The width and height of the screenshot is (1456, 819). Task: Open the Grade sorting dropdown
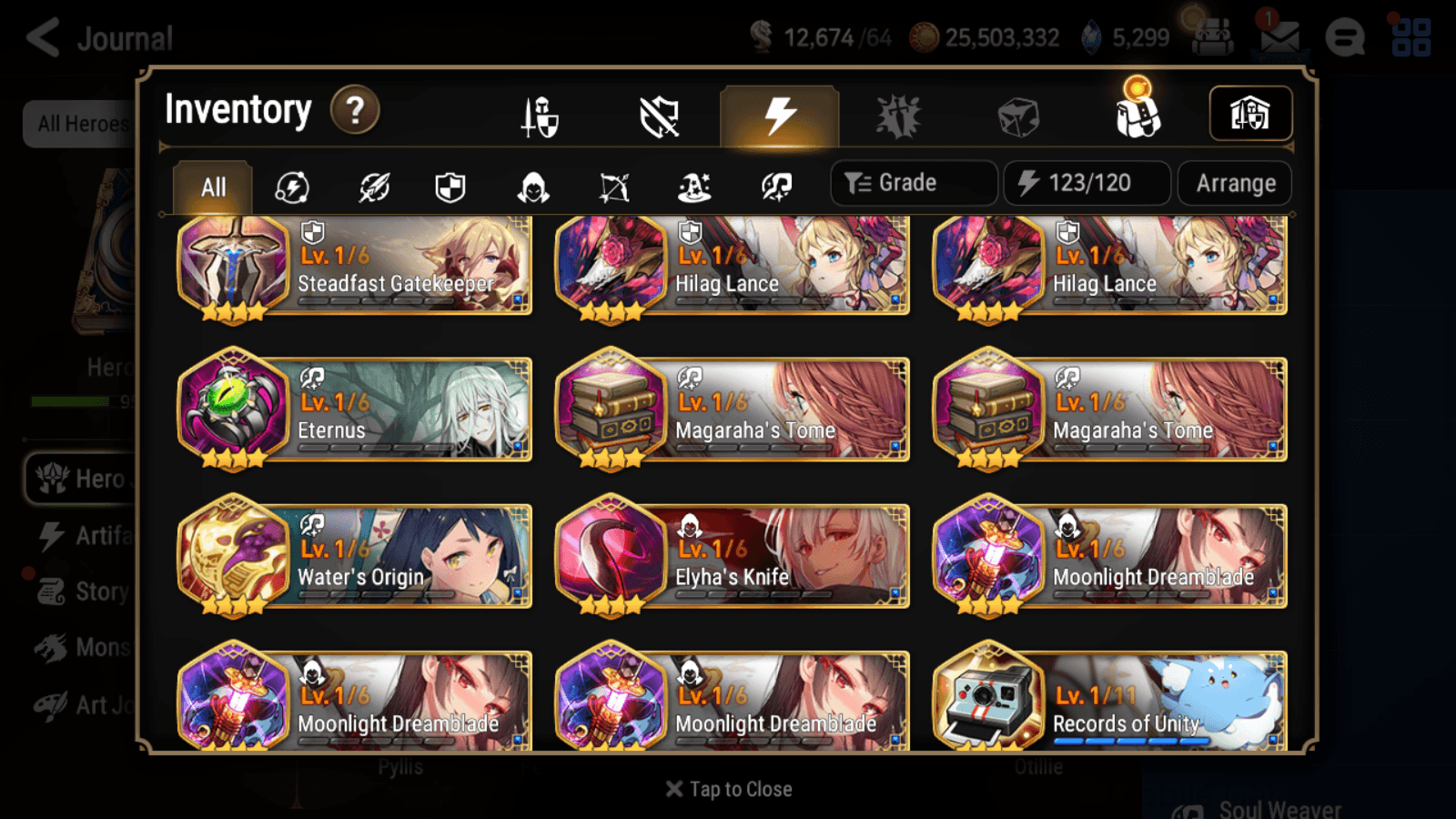[913, 182]
